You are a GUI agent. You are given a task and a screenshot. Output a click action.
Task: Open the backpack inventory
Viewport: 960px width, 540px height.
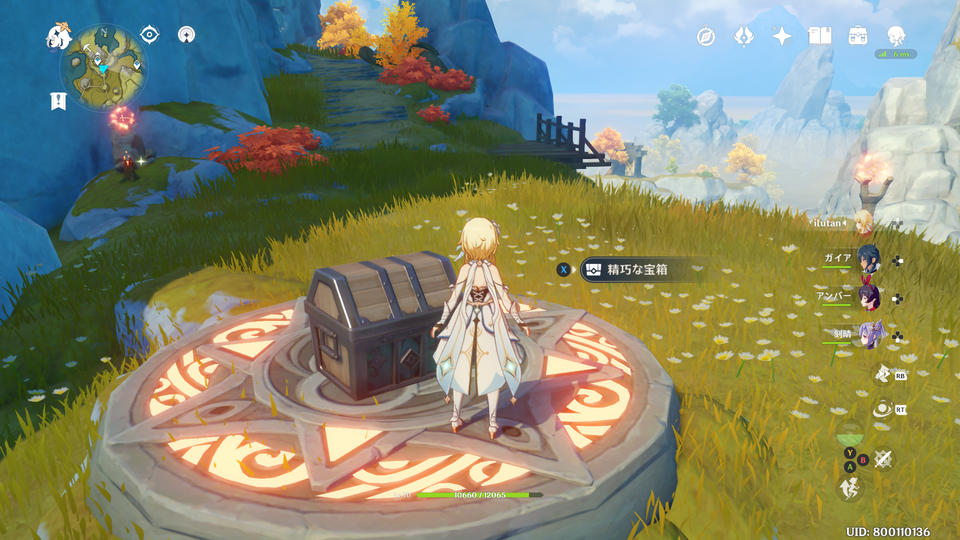coord(858,37)
